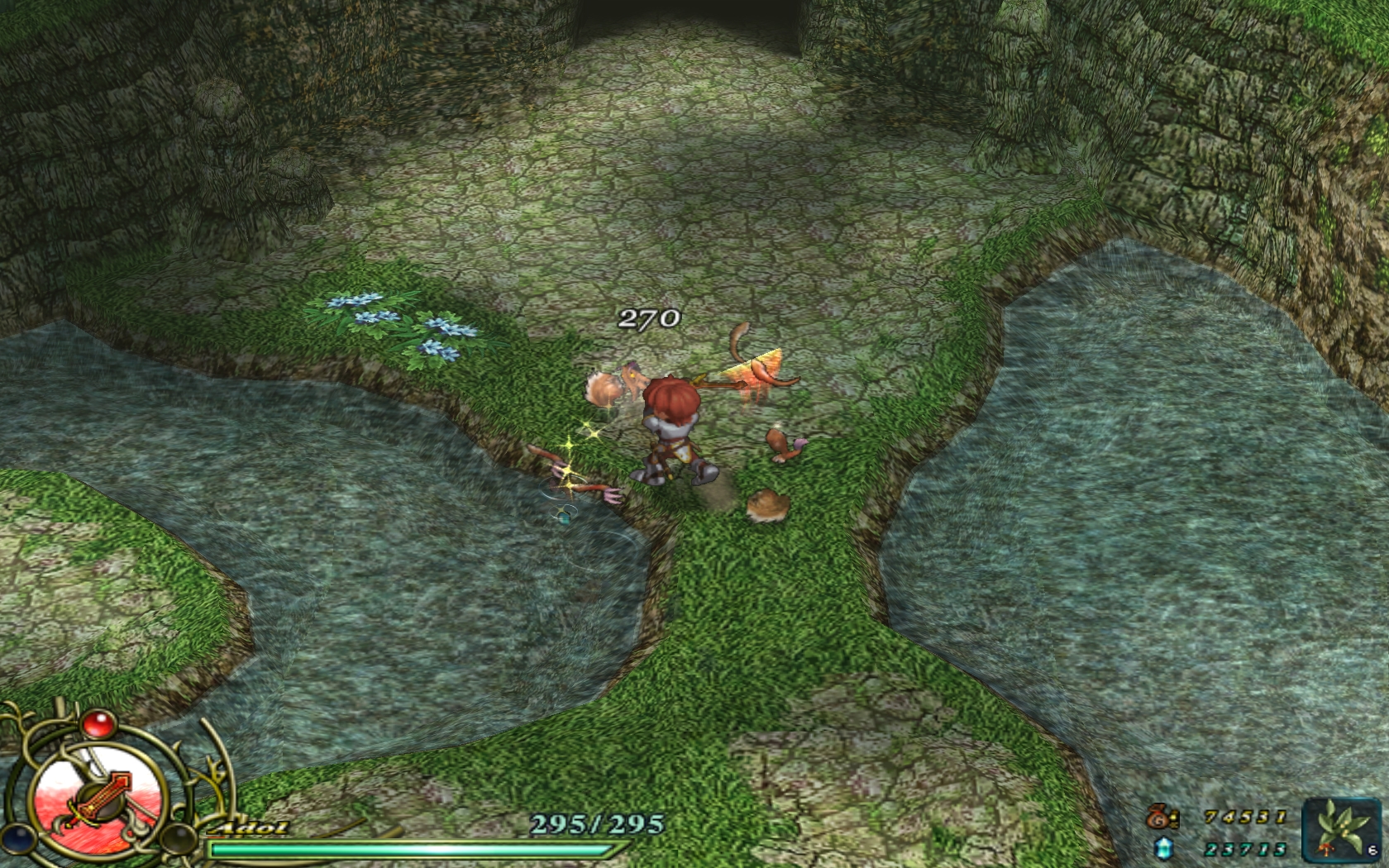The height and width of the screenshot is (868, 1389).
Task: Click the blue emel crystal icon
Action: [x=1163, y=848]
